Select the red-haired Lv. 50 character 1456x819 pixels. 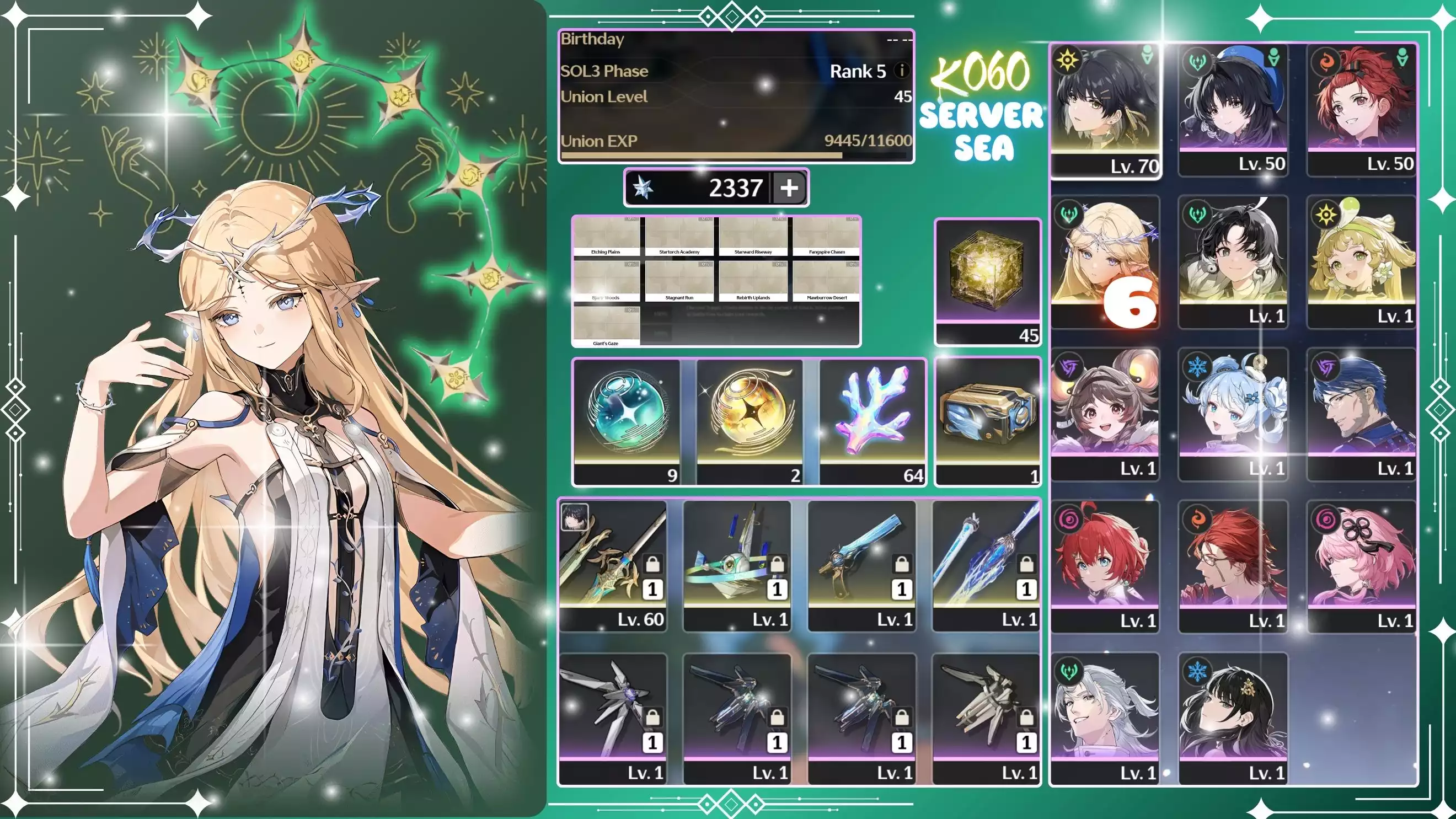click(1361, 110)
